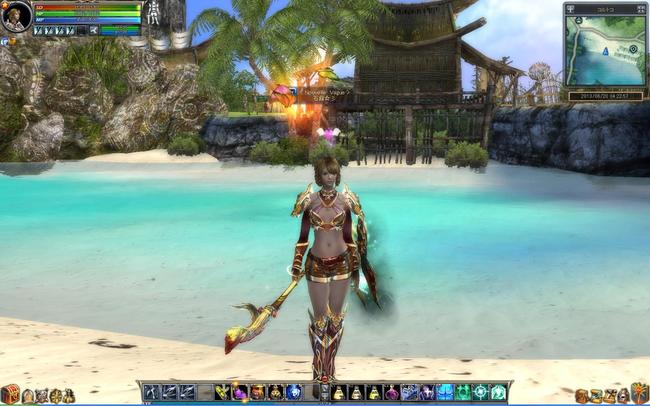Screen dimensions: 650x406
Task: Activate the cyan square skill icon
Action: click(x=445, y=392)
